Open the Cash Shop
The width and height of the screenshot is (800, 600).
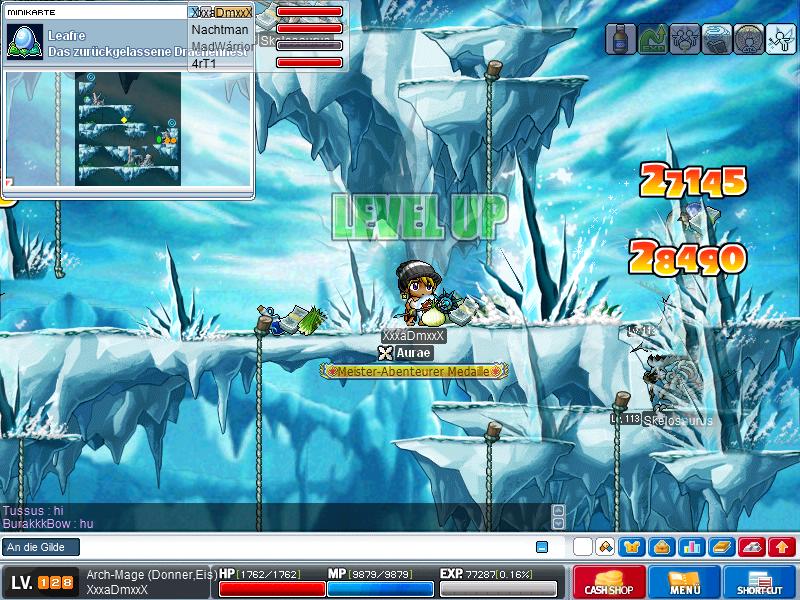tap(607, 582)
